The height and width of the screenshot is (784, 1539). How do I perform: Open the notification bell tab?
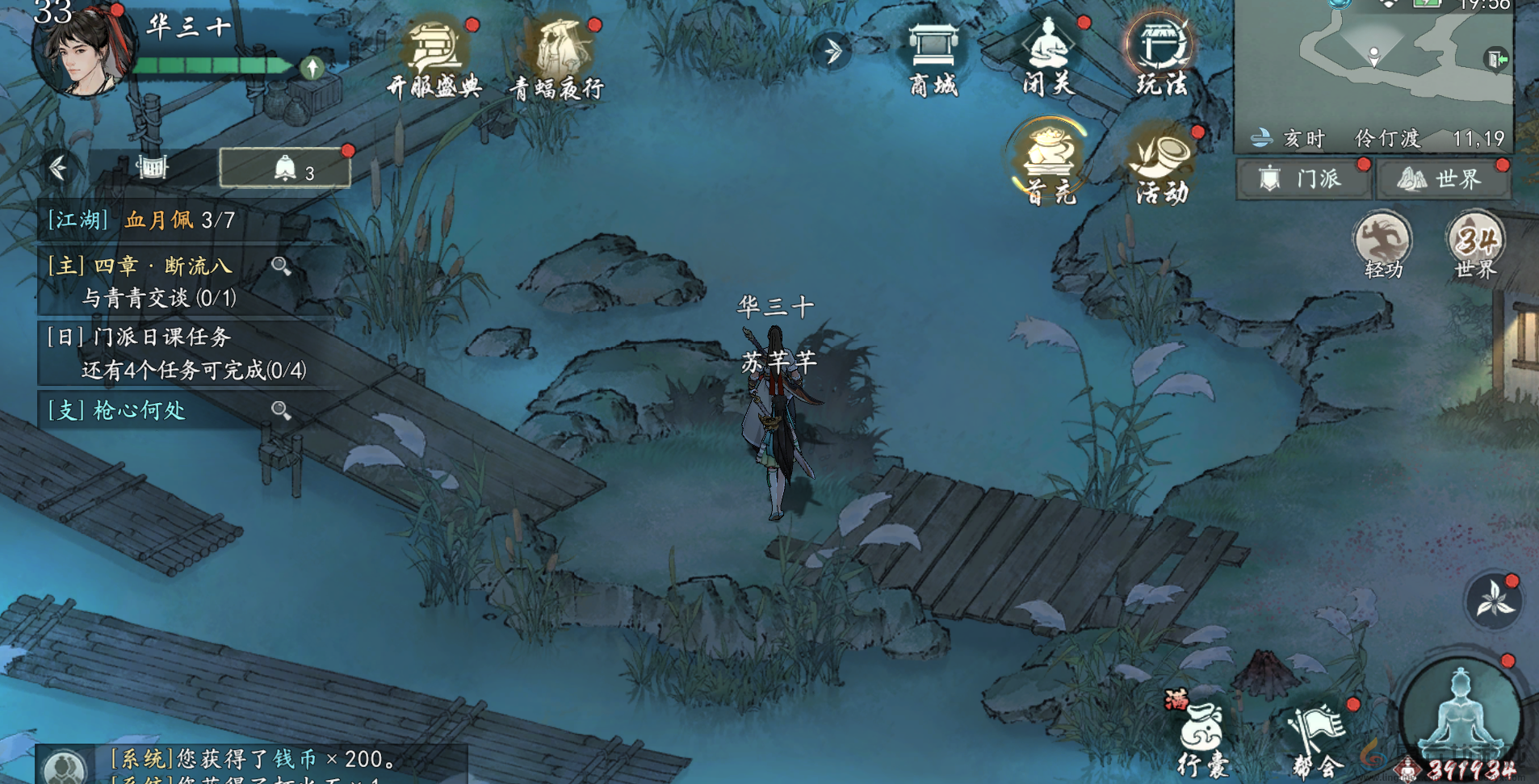286,169
